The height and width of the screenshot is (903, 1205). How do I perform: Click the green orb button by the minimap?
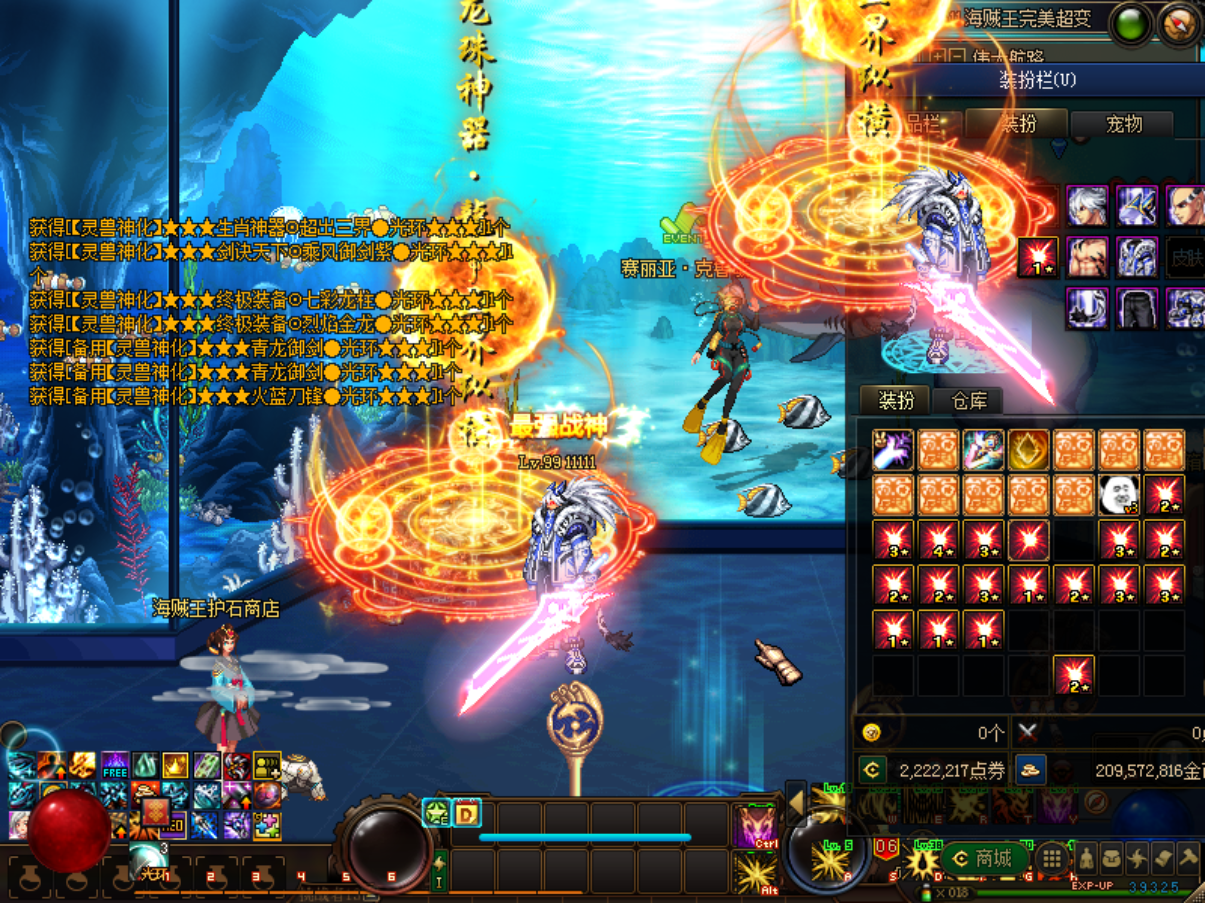coord(1131,25)
